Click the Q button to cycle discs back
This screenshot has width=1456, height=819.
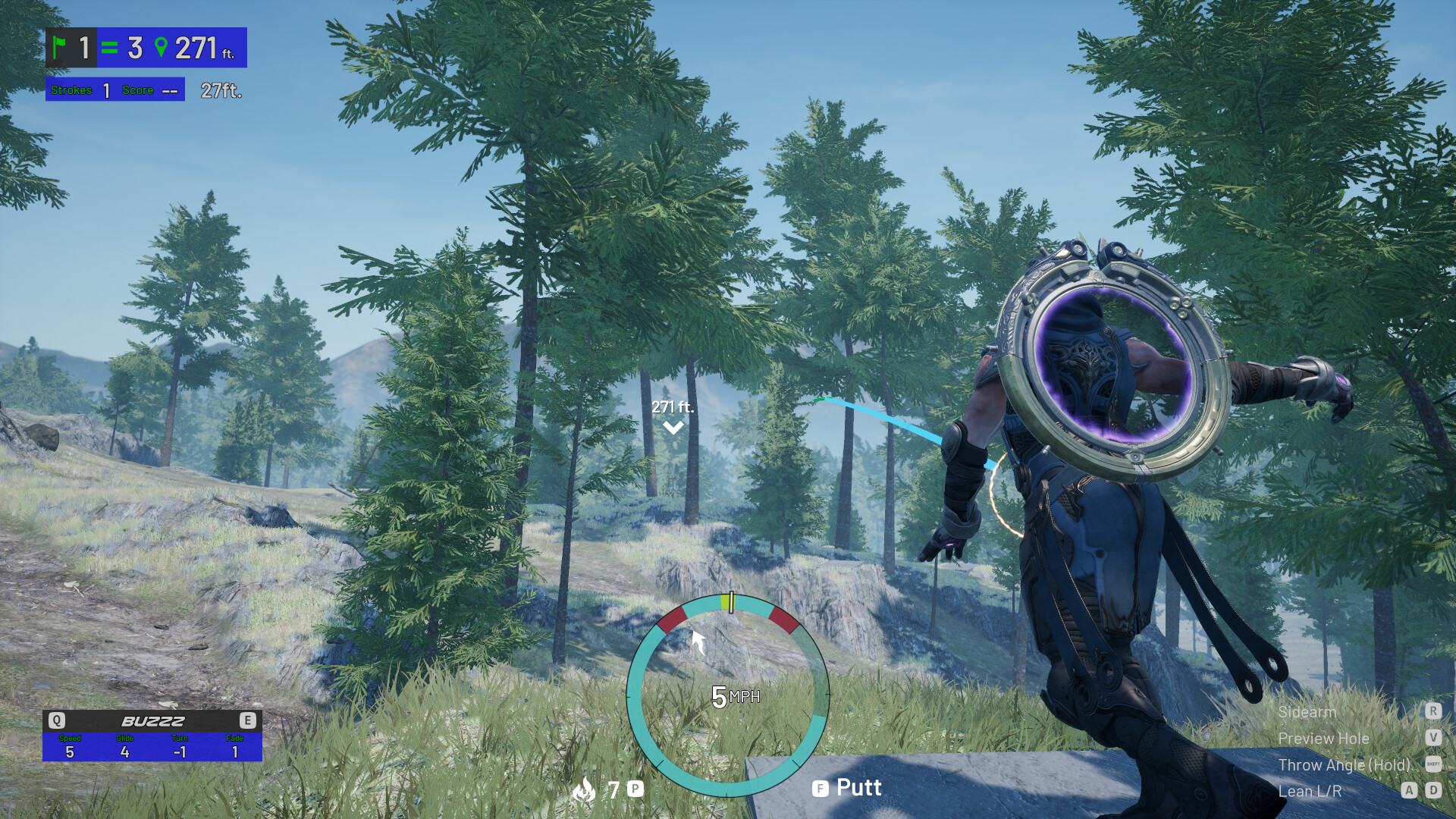coord(57,721)
